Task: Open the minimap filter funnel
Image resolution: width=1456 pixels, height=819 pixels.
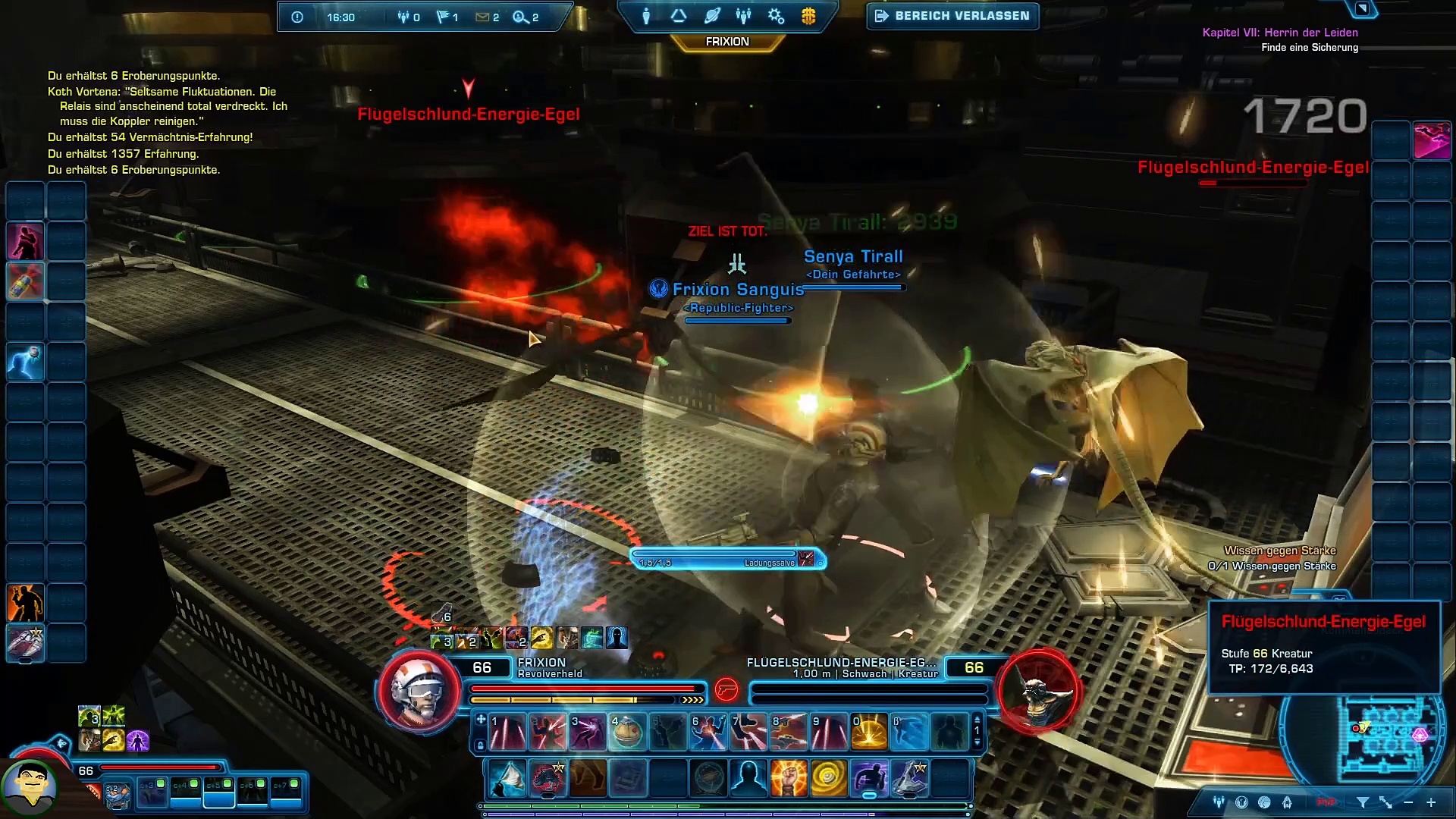Action: [1363, 802]
